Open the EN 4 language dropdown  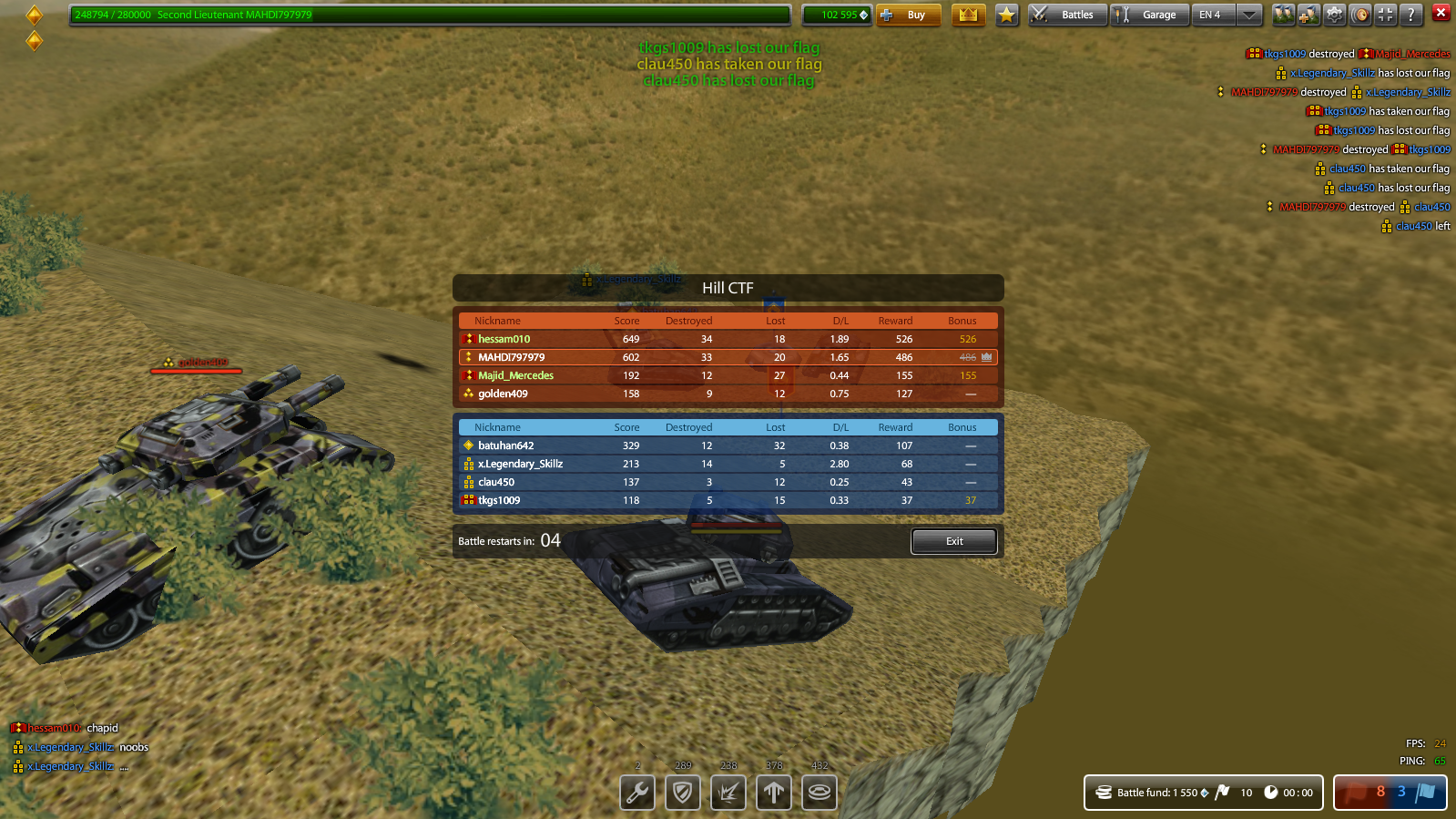(1225, 14)
